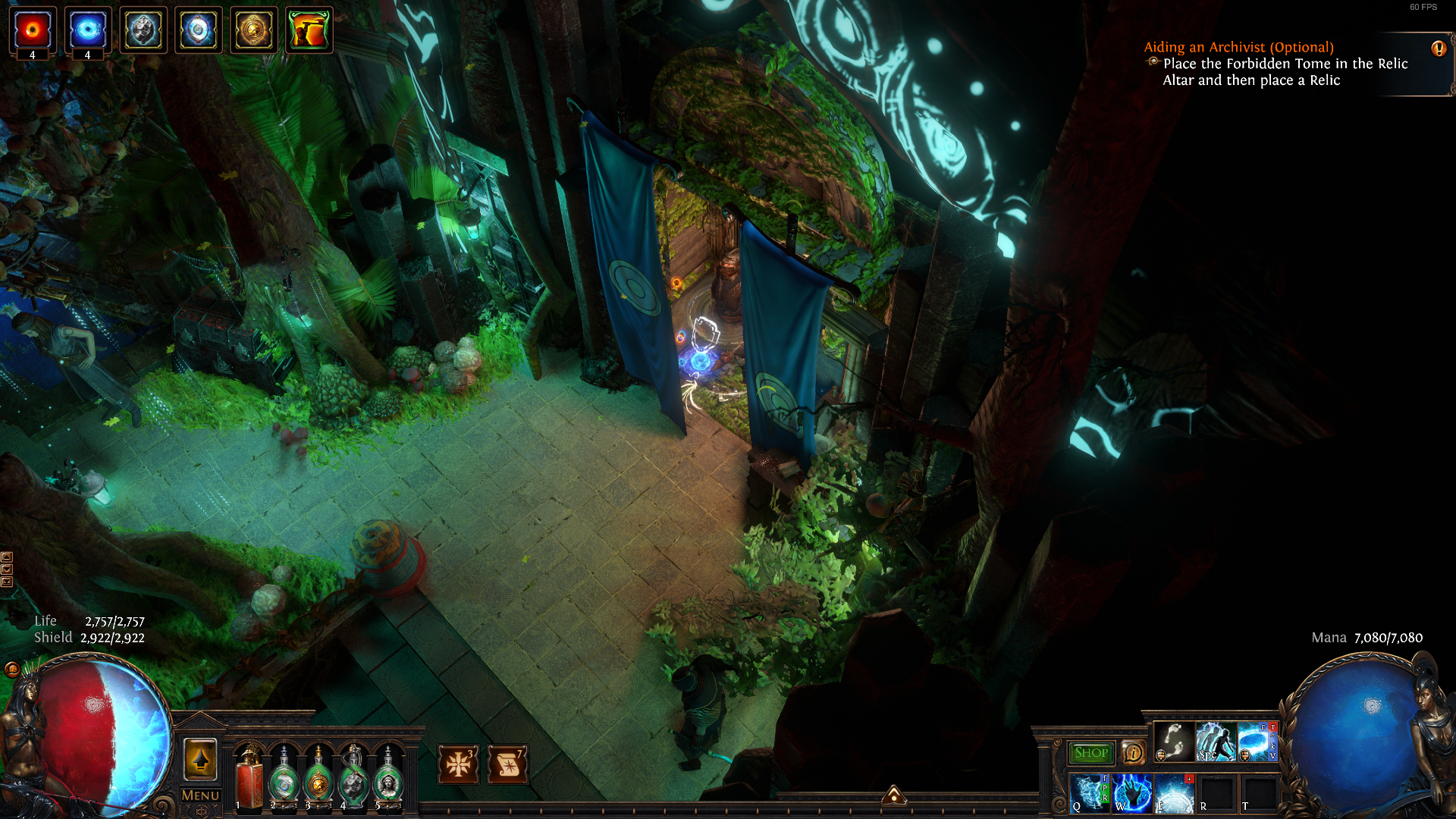Viewport: 1456px width, 819px height.
Task: Click the red fiery eye charge buff
Action: pos(33,30)
